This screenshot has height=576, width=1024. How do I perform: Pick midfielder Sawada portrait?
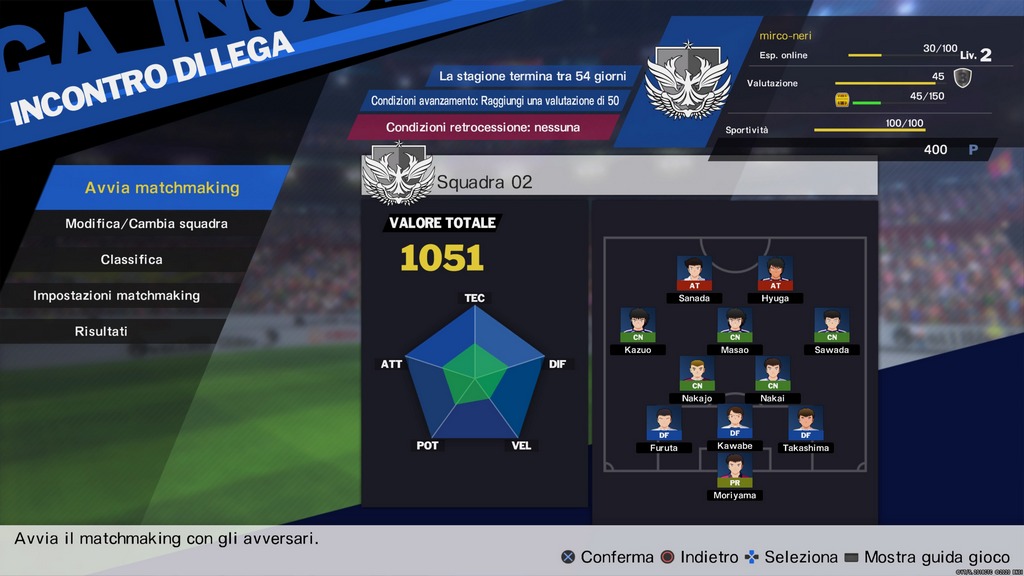click(x=831, y=325)
